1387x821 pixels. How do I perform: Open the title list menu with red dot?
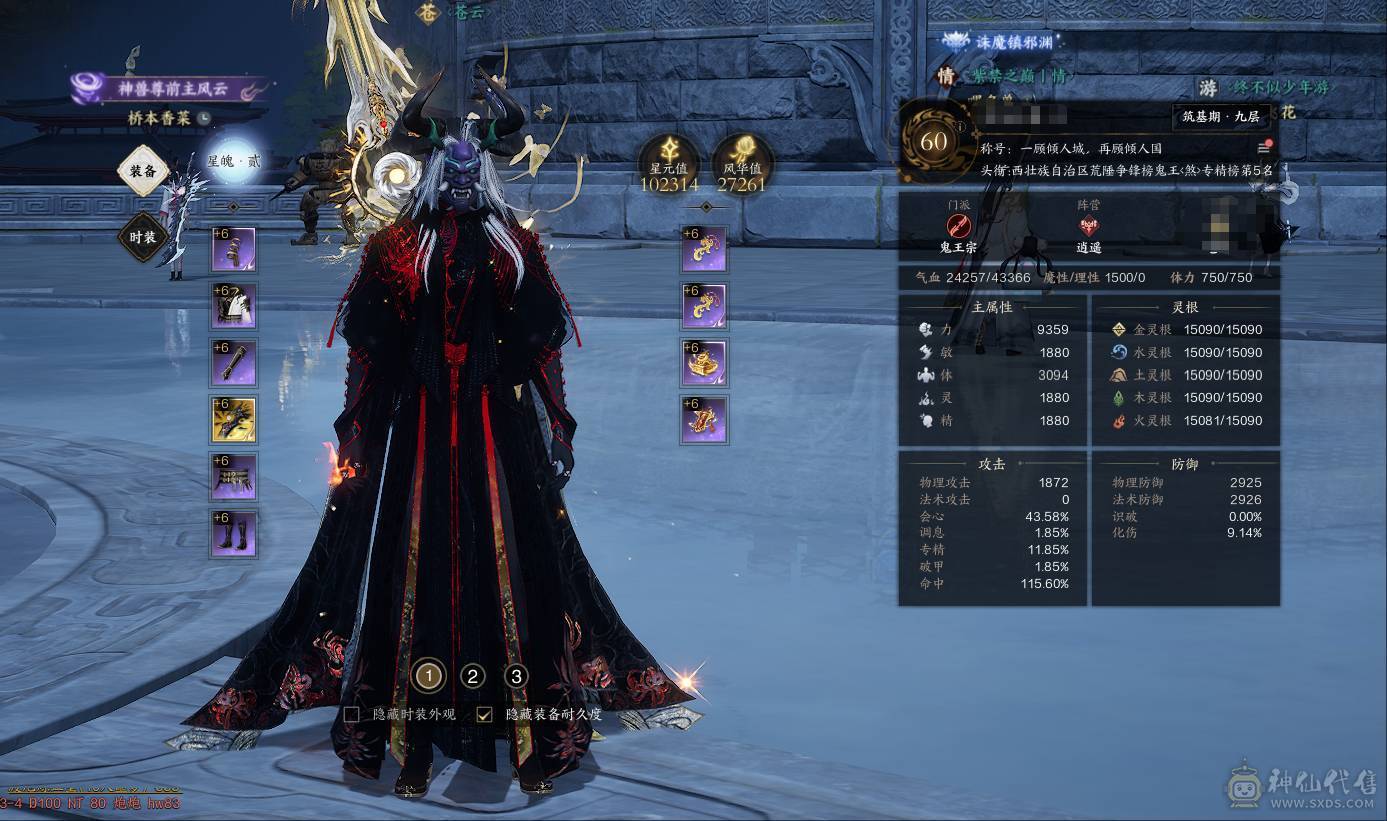(1264, 148)
